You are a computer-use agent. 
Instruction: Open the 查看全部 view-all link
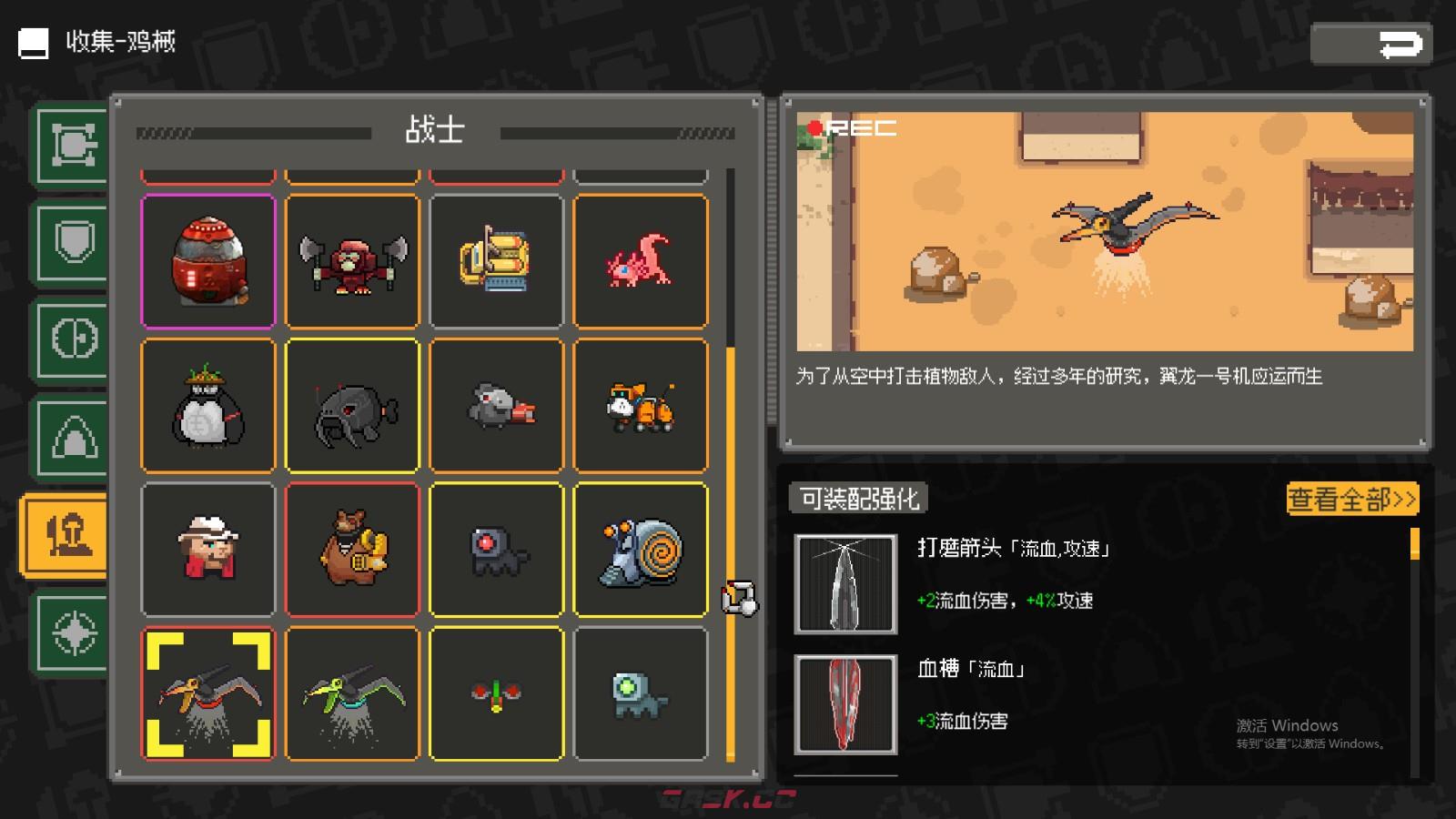pyautogui.click(x=1350, y=500)
